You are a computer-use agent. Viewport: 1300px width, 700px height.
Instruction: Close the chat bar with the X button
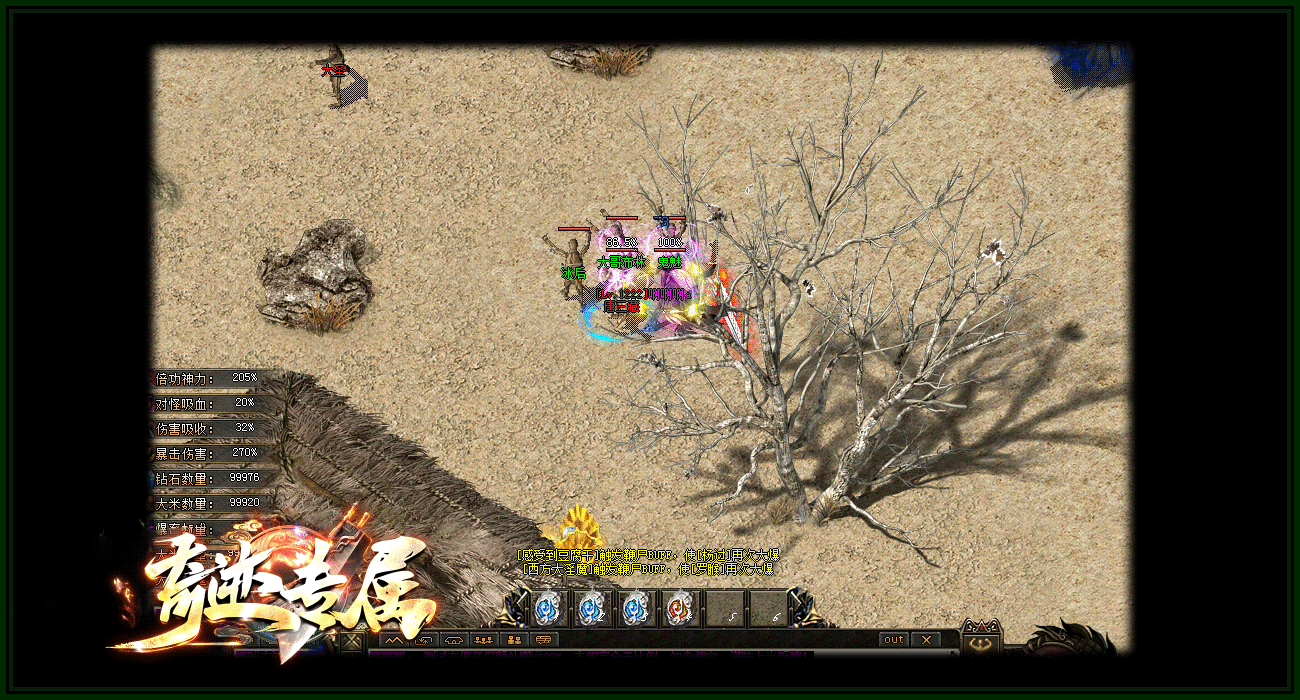(926, 640)
